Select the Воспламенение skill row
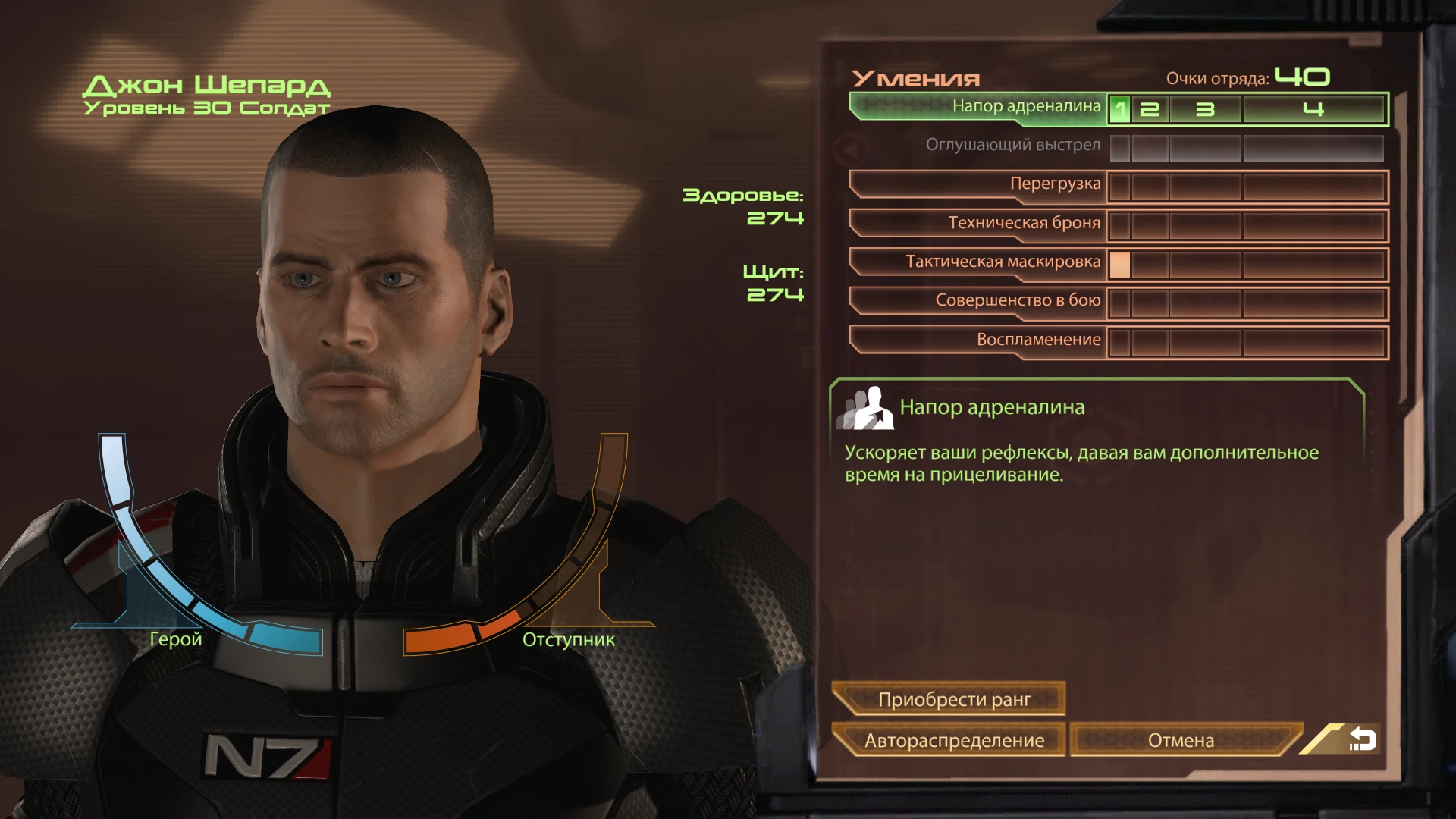Screen dimensions: 1456x819 click(x=1039, y=340)
